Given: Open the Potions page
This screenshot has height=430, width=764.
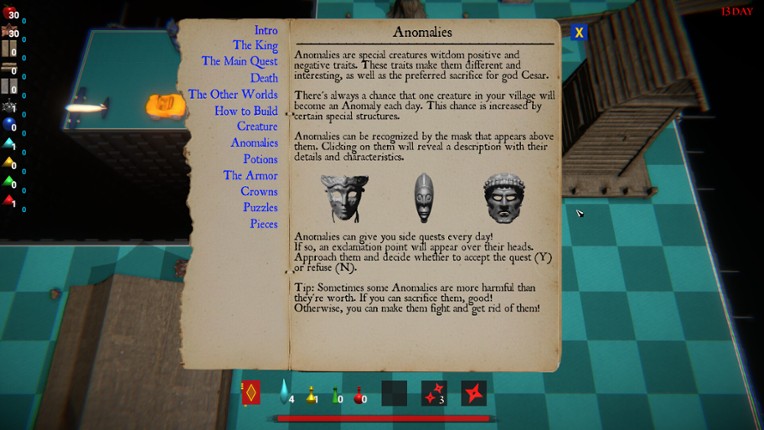Looking at the screenshot, I should (260, 159).
